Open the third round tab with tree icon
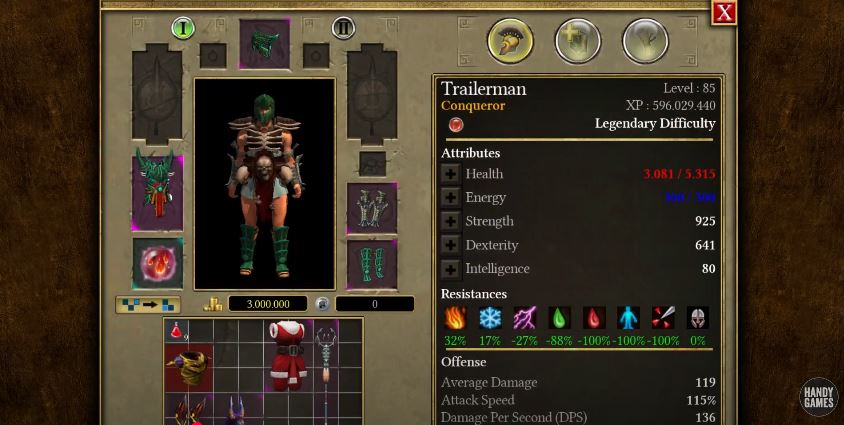 [x=645, y=42]
